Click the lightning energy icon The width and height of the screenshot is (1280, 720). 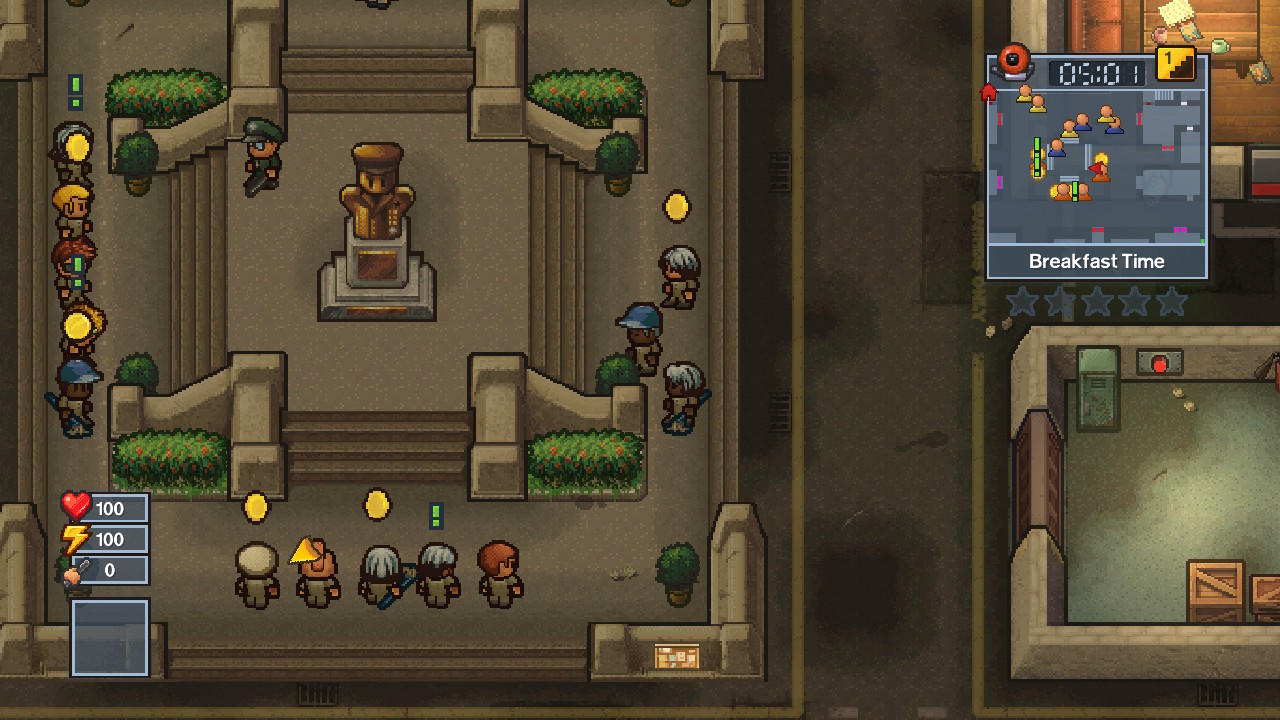click(x=76, y=539)
